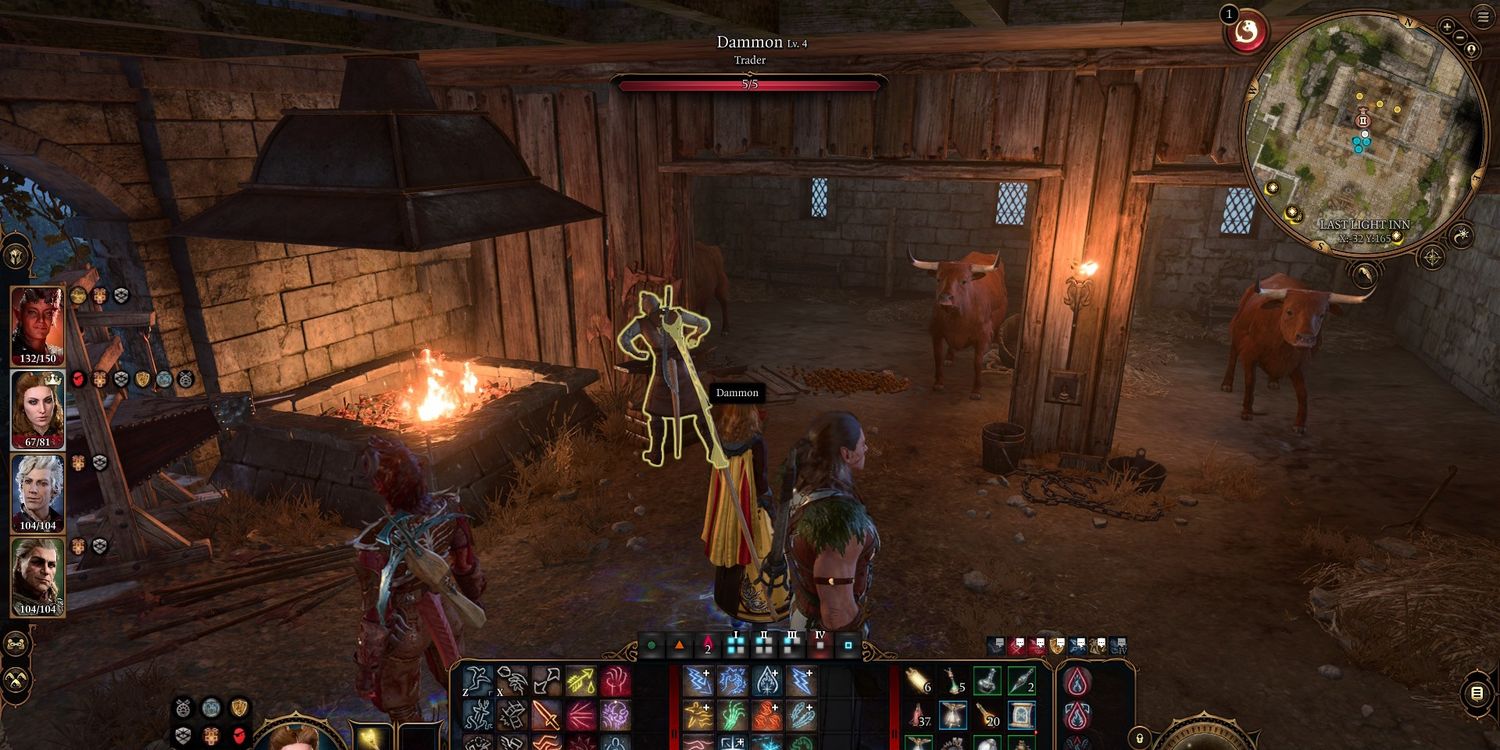
Task: Click the red inspiration swirl icon
Action: [1246, 32]
